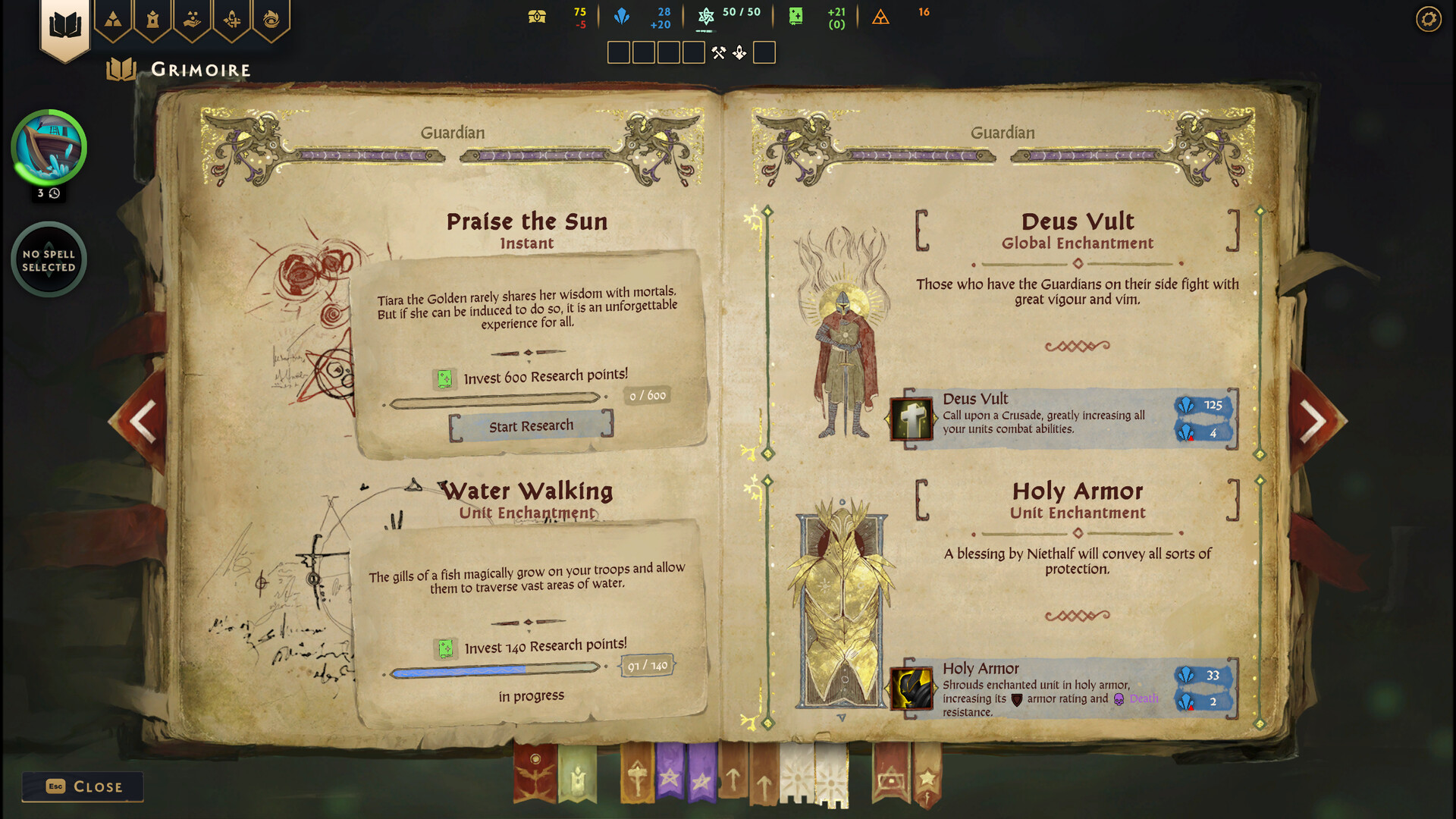
Task: Click the Water Walking research progress bar
Action: [494, 669]
